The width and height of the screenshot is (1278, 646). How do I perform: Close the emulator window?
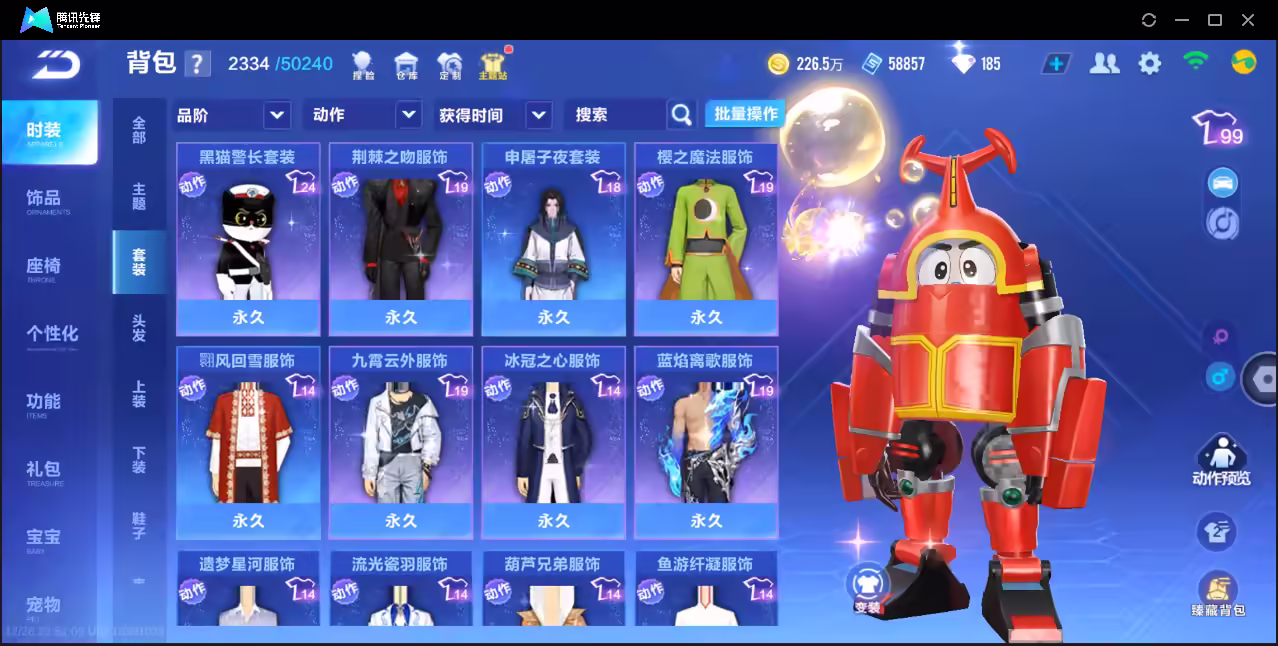click(x=1248, y=20)
